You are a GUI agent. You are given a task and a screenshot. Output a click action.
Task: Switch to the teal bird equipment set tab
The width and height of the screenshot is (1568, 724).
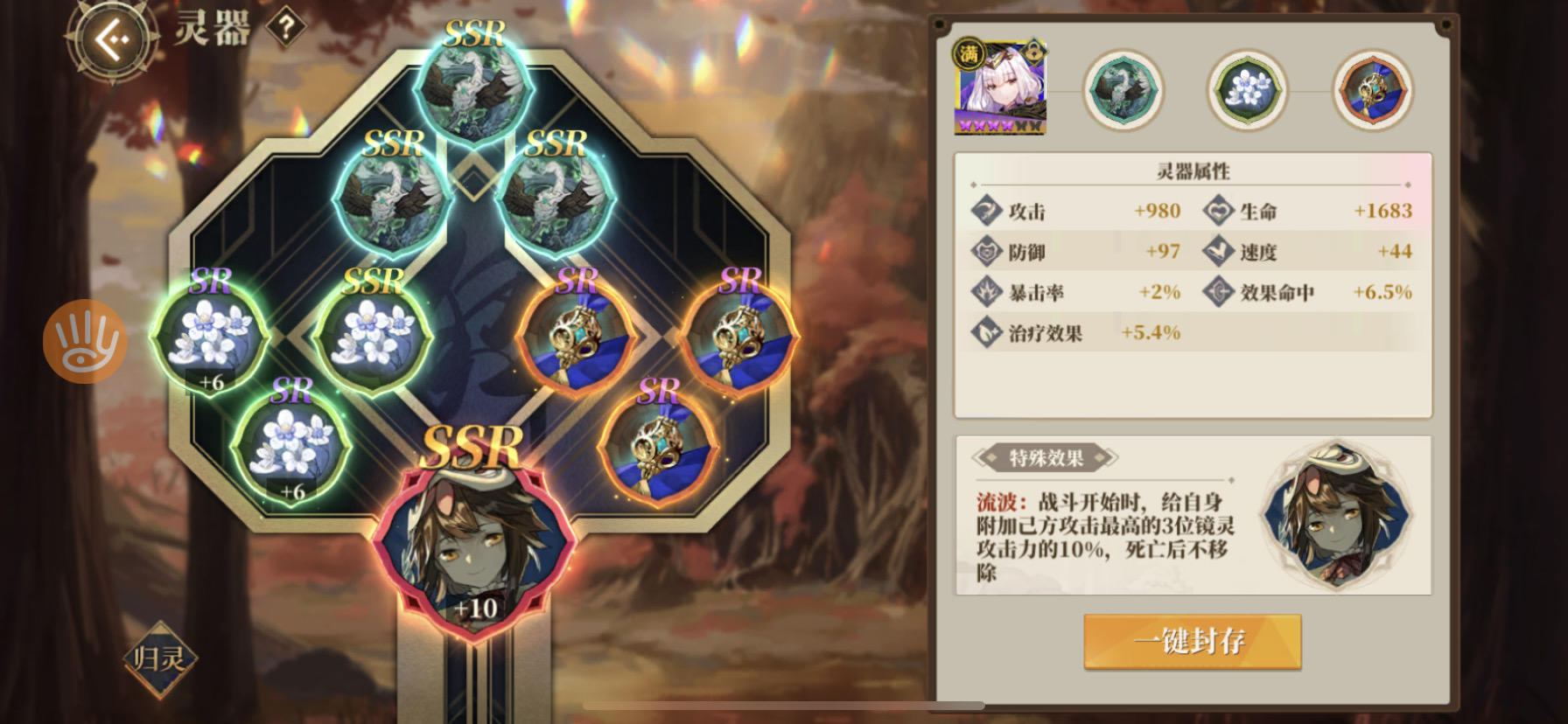pyautogui.click(x=1124, y=91)
